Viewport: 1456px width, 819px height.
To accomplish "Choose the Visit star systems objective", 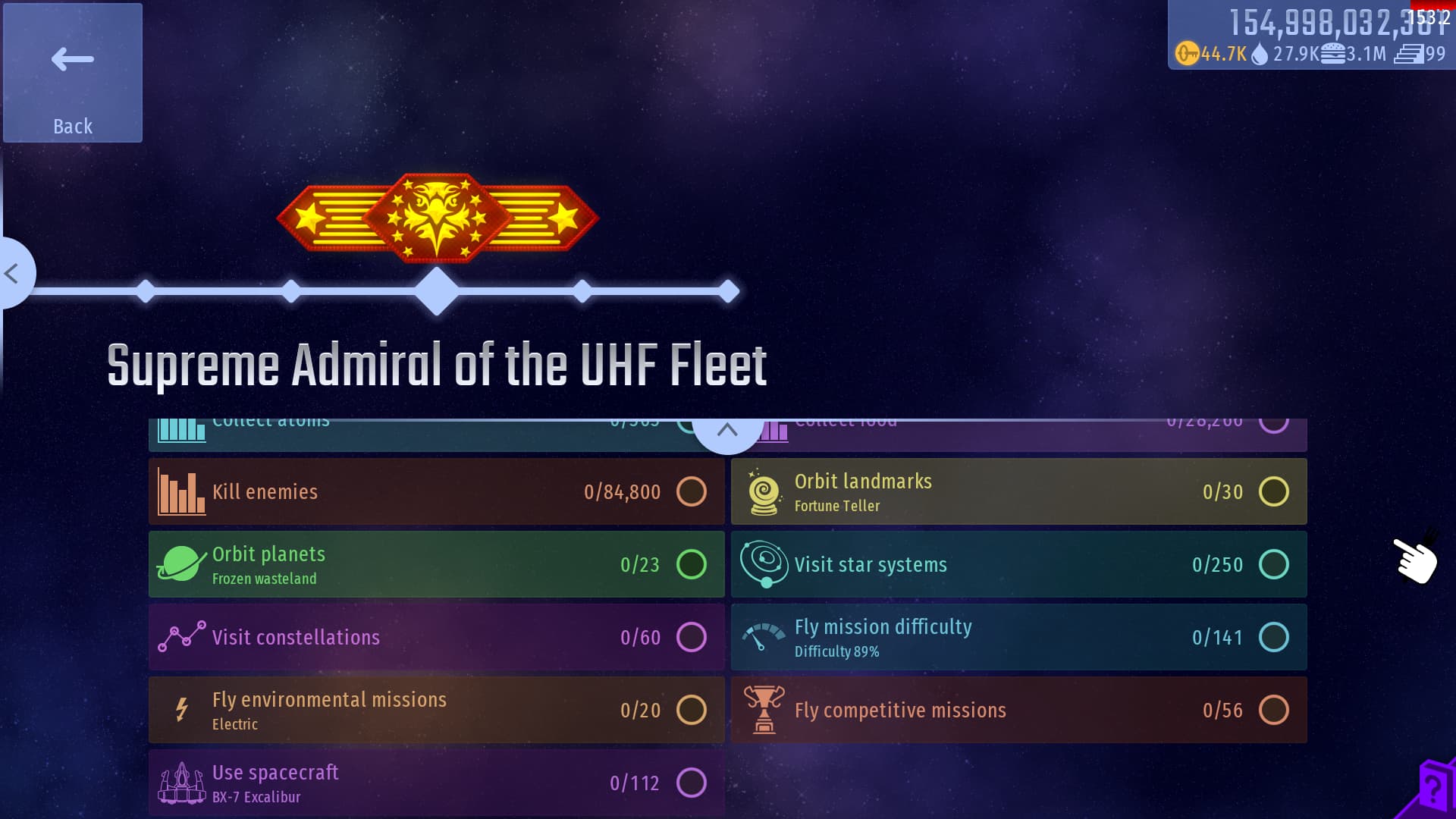I will point(1018,564).
